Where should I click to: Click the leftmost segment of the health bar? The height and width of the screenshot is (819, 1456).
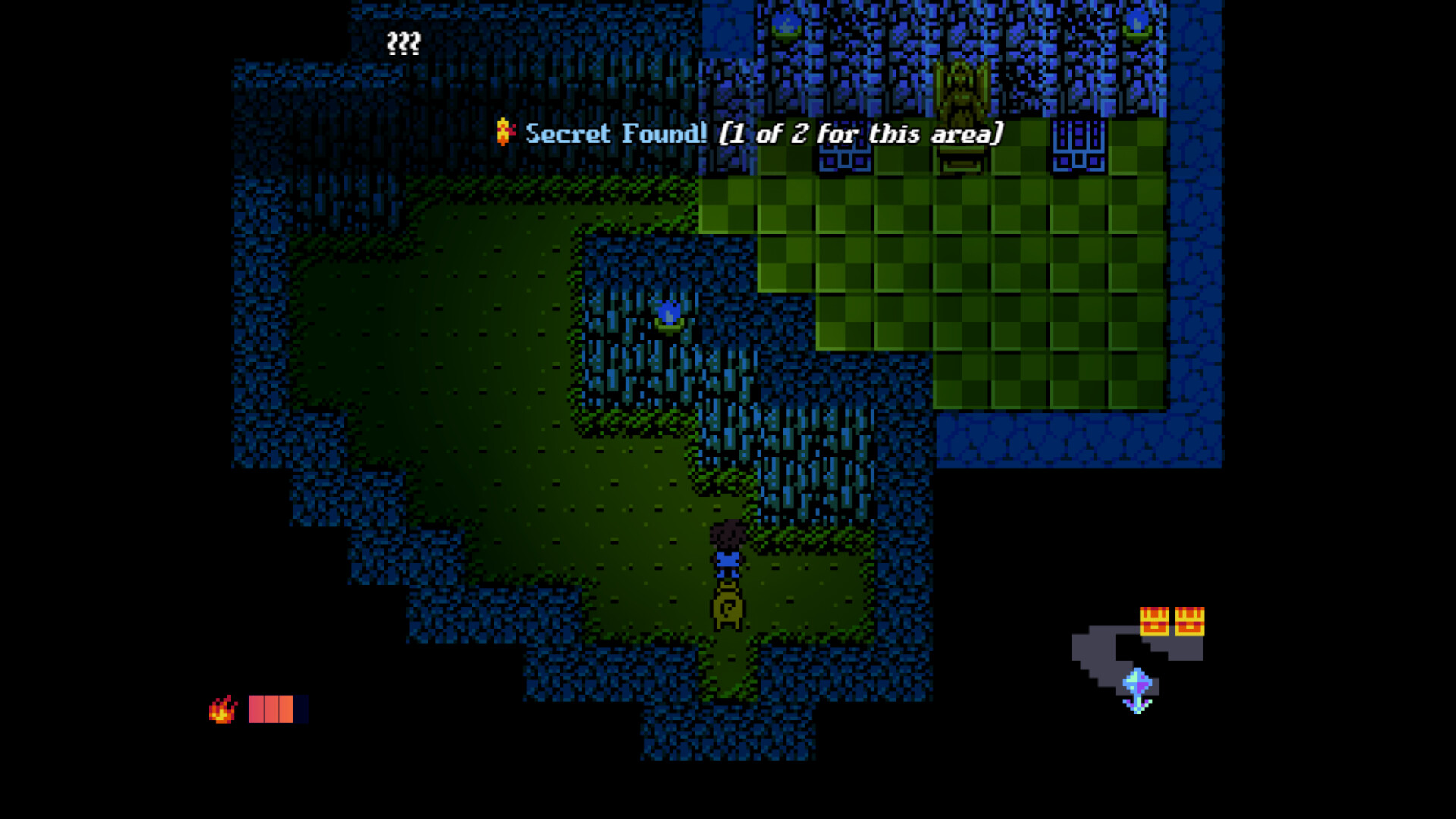coord(255,709)
